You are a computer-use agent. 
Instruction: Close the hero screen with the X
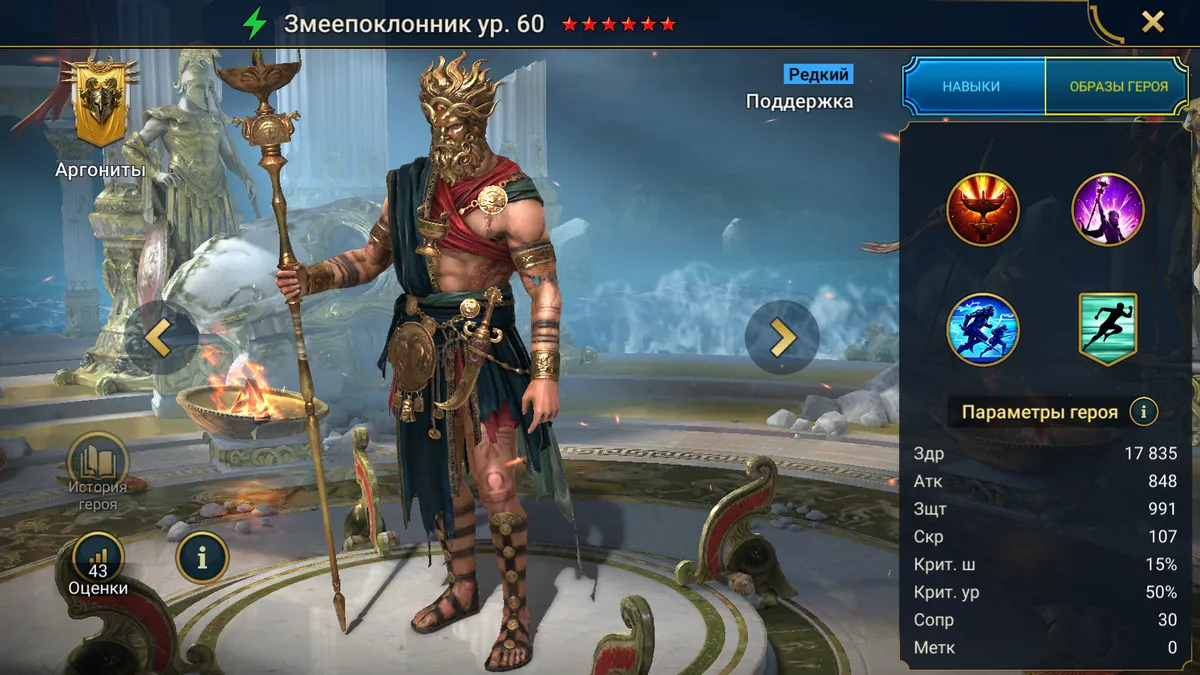1153,22
